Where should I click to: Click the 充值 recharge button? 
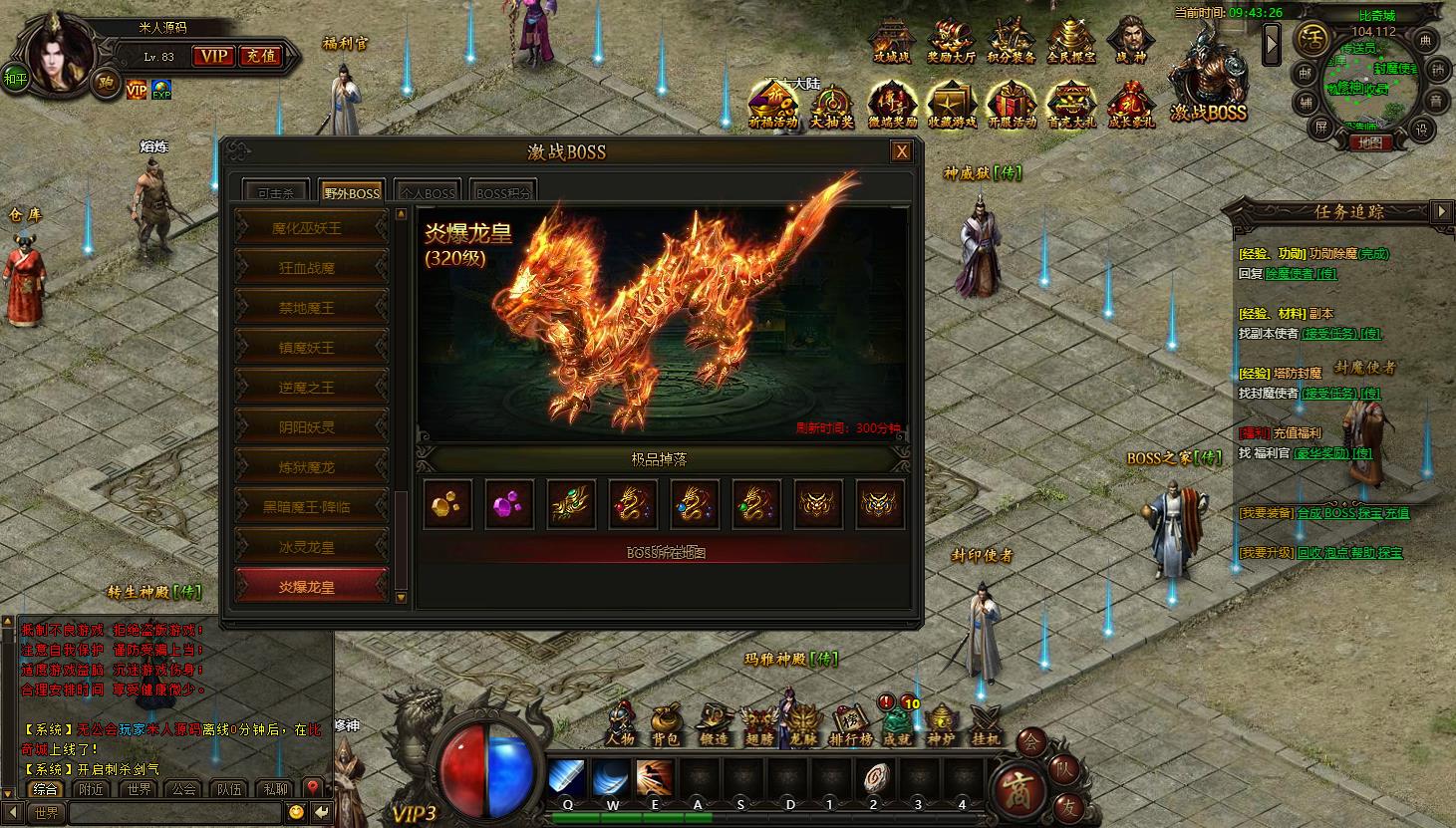point(261,57)
